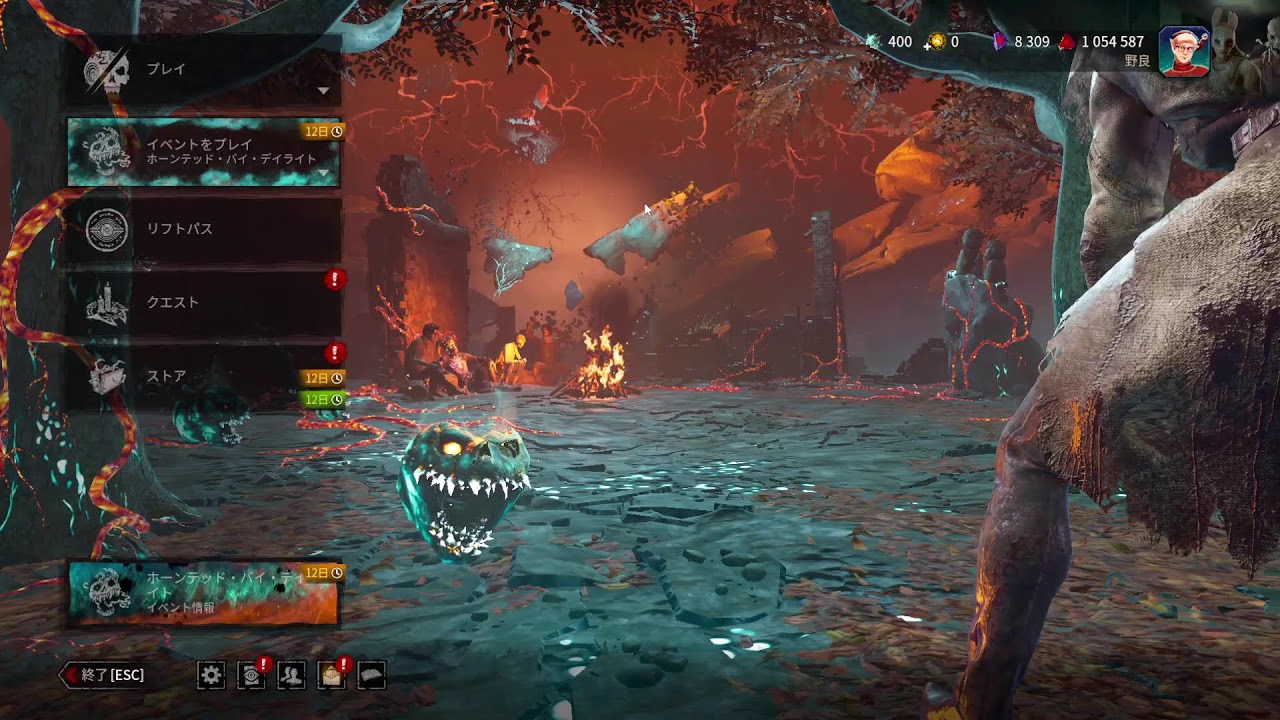Open the envelope inbox icon
The height and width of the screenshot is (720, 1280).
pyautogui.click(x=331, y=676)
